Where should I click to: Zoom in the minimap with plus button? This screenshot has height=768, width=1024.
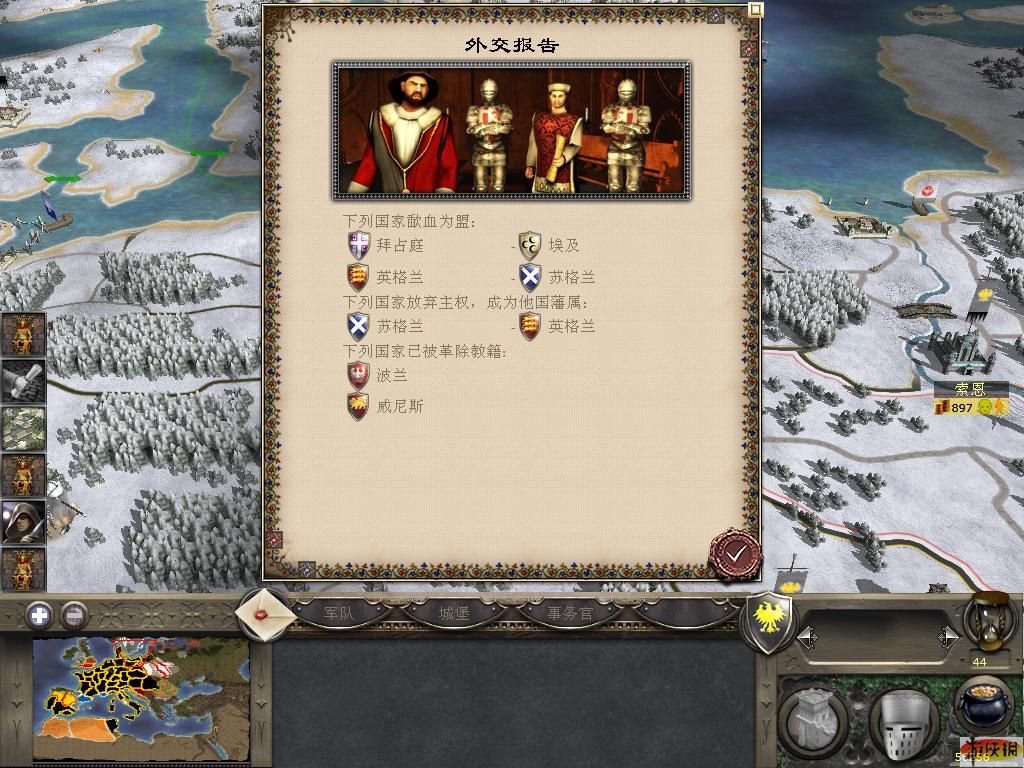tap(39, 615)
